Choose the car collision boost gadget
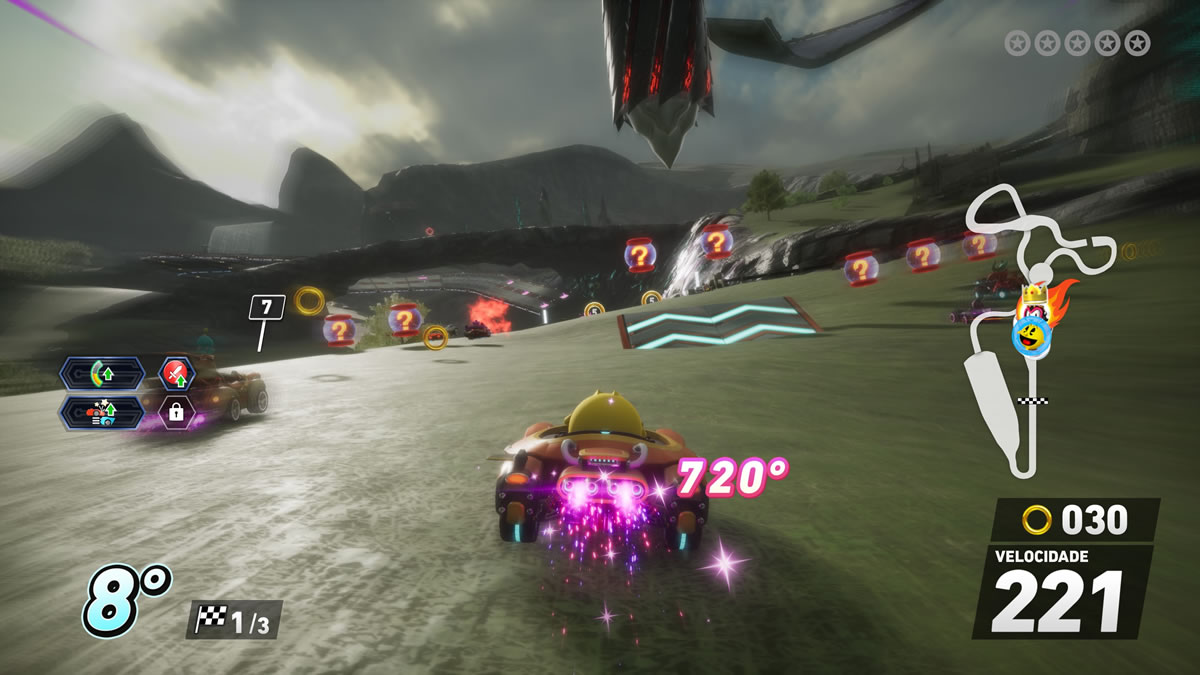The image size is (1200, 675). click(x=101, y=411)
